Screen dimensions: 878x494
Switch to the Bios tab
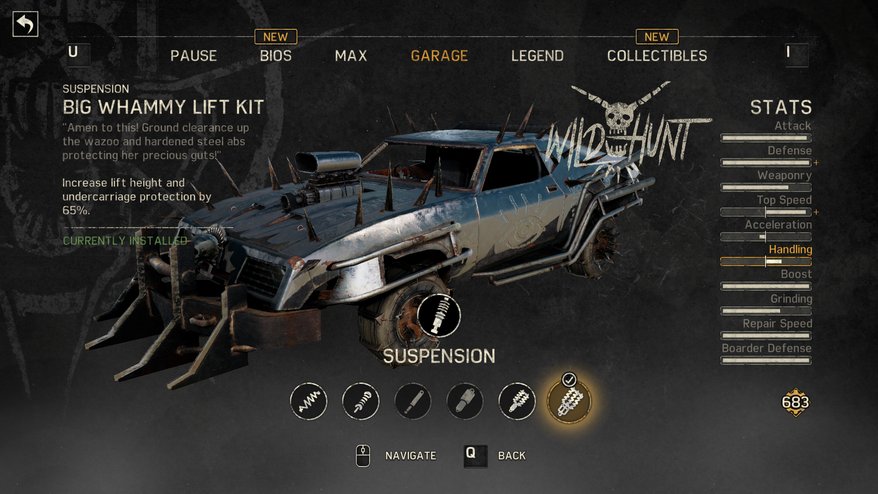275,56
